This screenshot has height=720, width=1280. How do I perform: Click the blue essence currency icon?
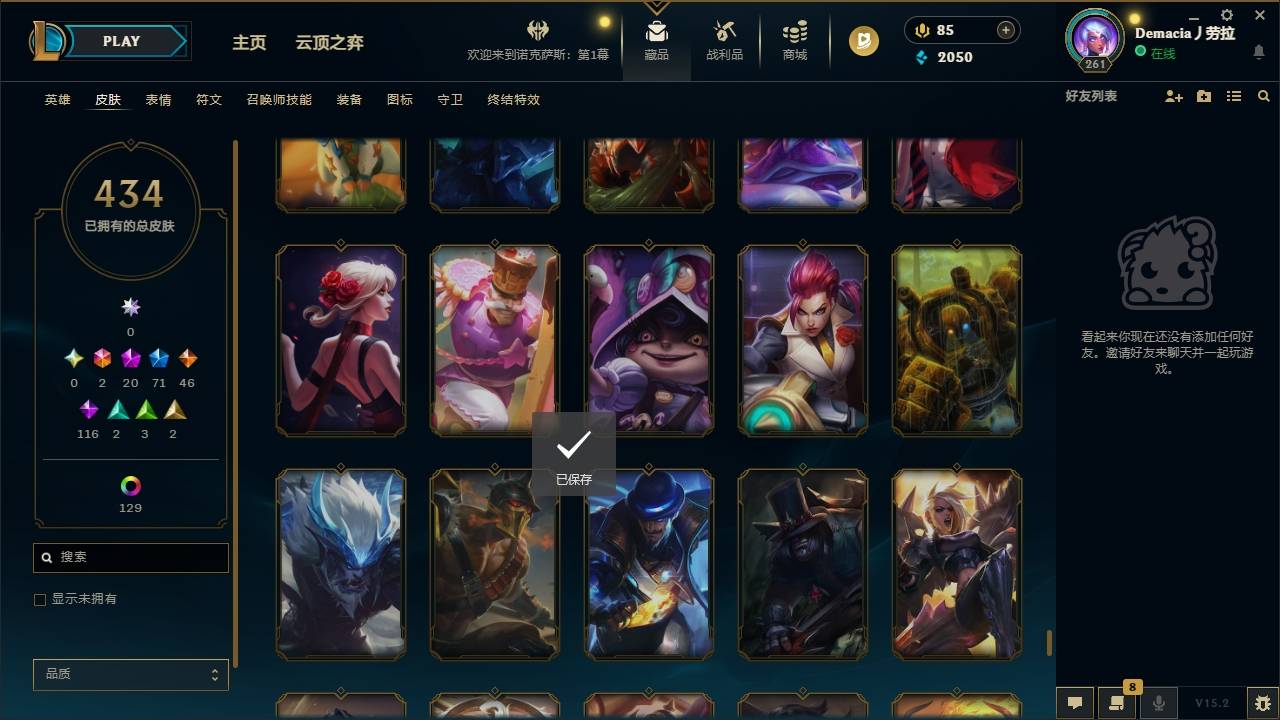(x=922, y=57)
